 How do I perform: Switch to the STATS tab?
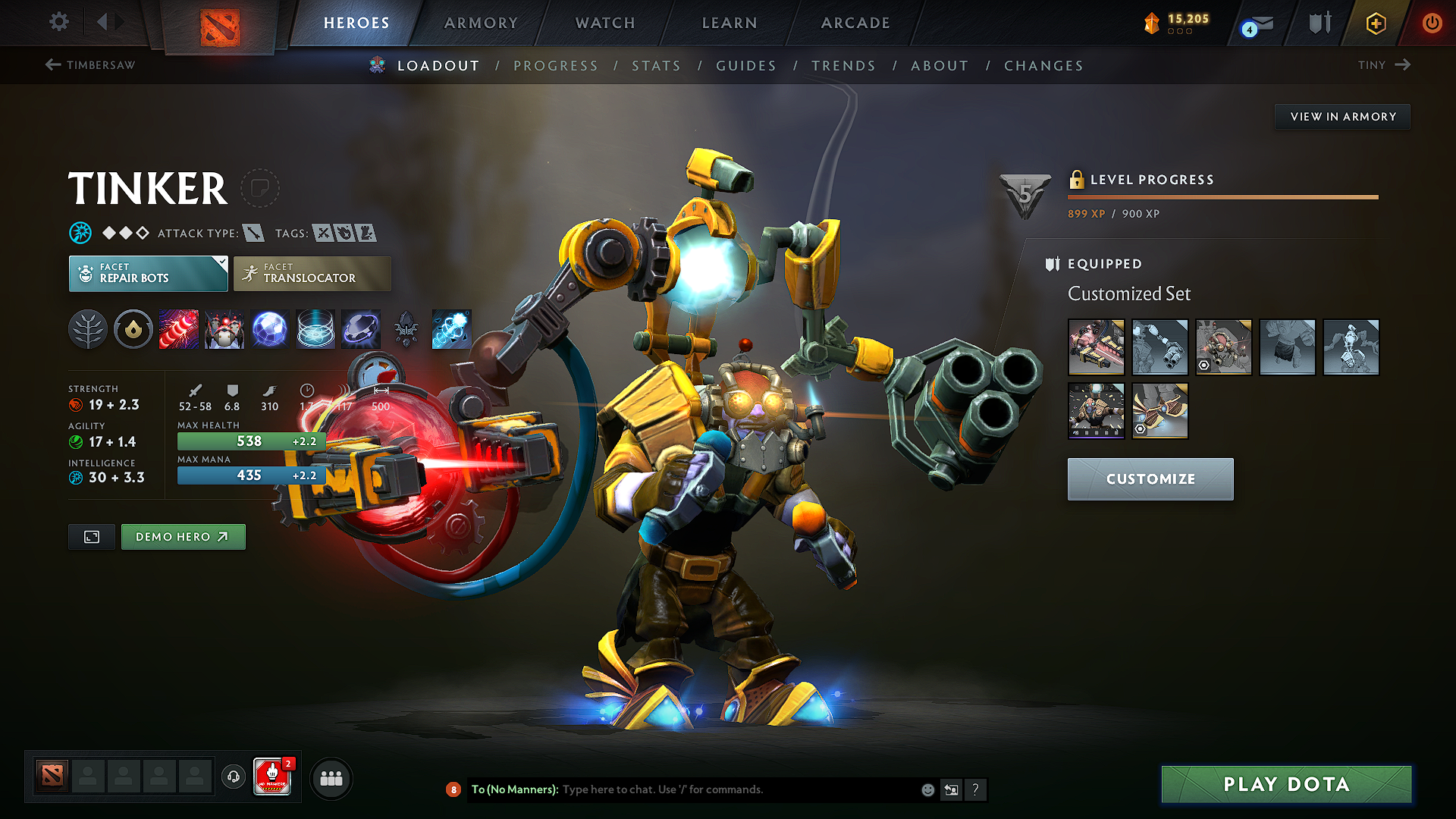click(x=656, y=65)
